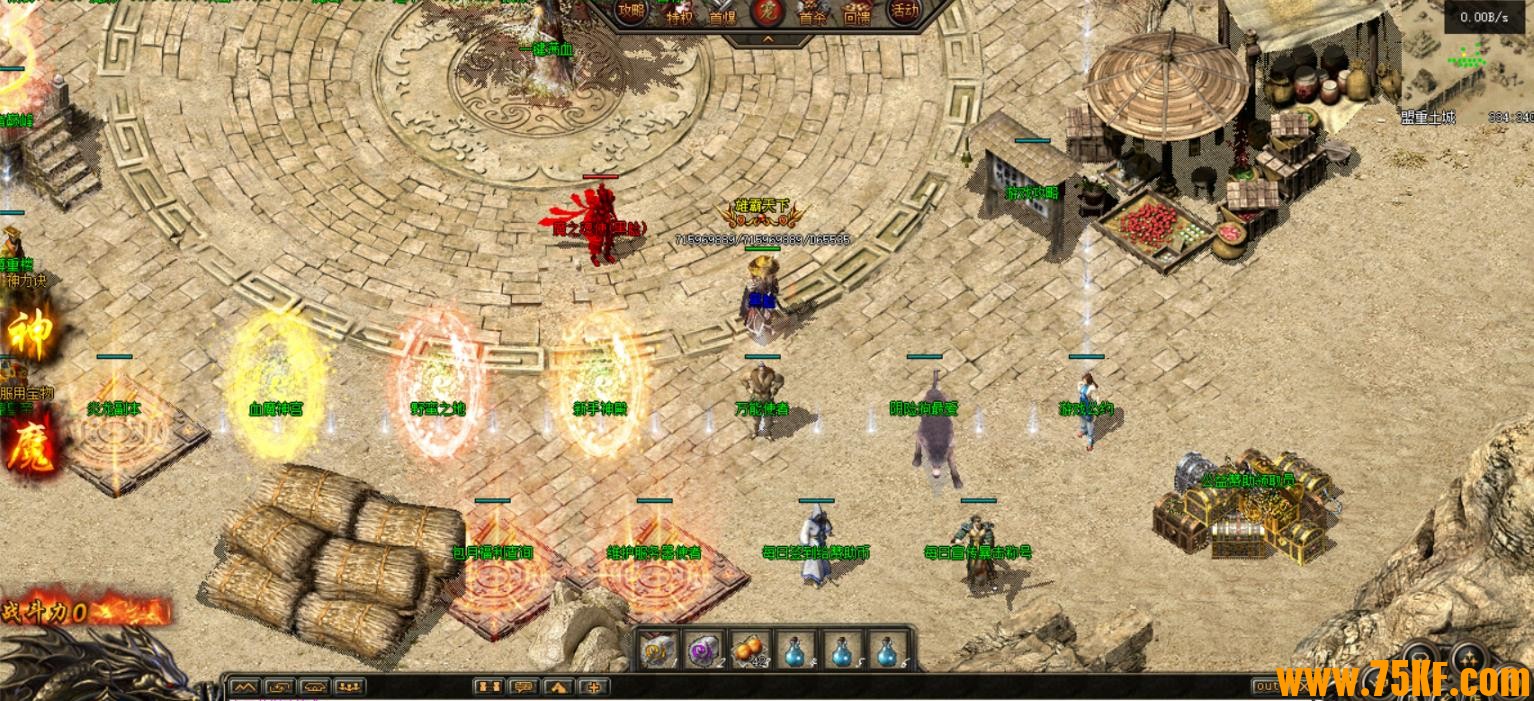Image resolution: width=1534 pixels, height=701 pixels.
Task: Click the 首爆 first-drop icon
Action: pyautogui.click(x=722, y=13)
